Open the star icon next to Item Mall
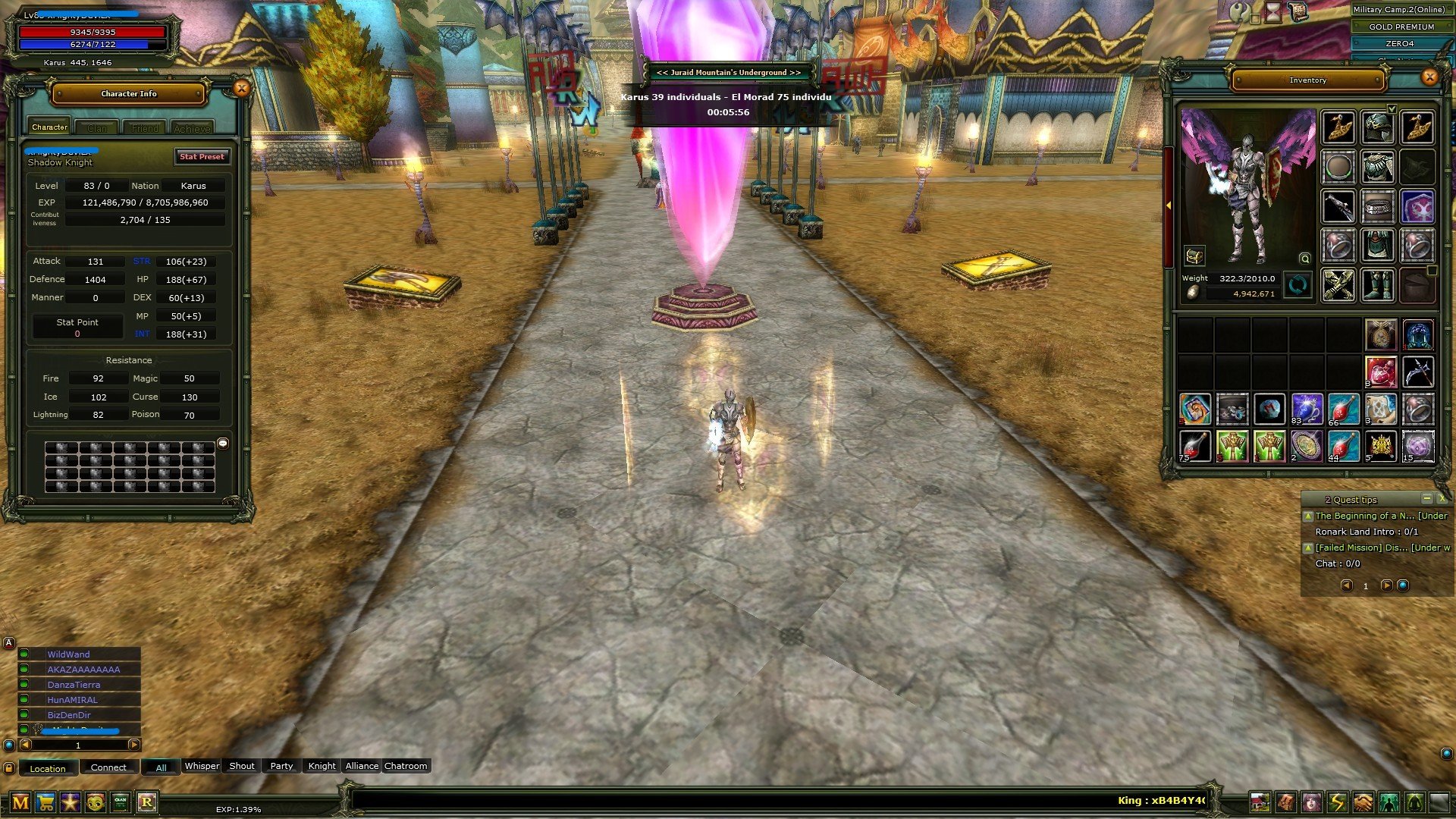Screen dimensions: 1456x819 pyautogui.click(x=70, y=802)
